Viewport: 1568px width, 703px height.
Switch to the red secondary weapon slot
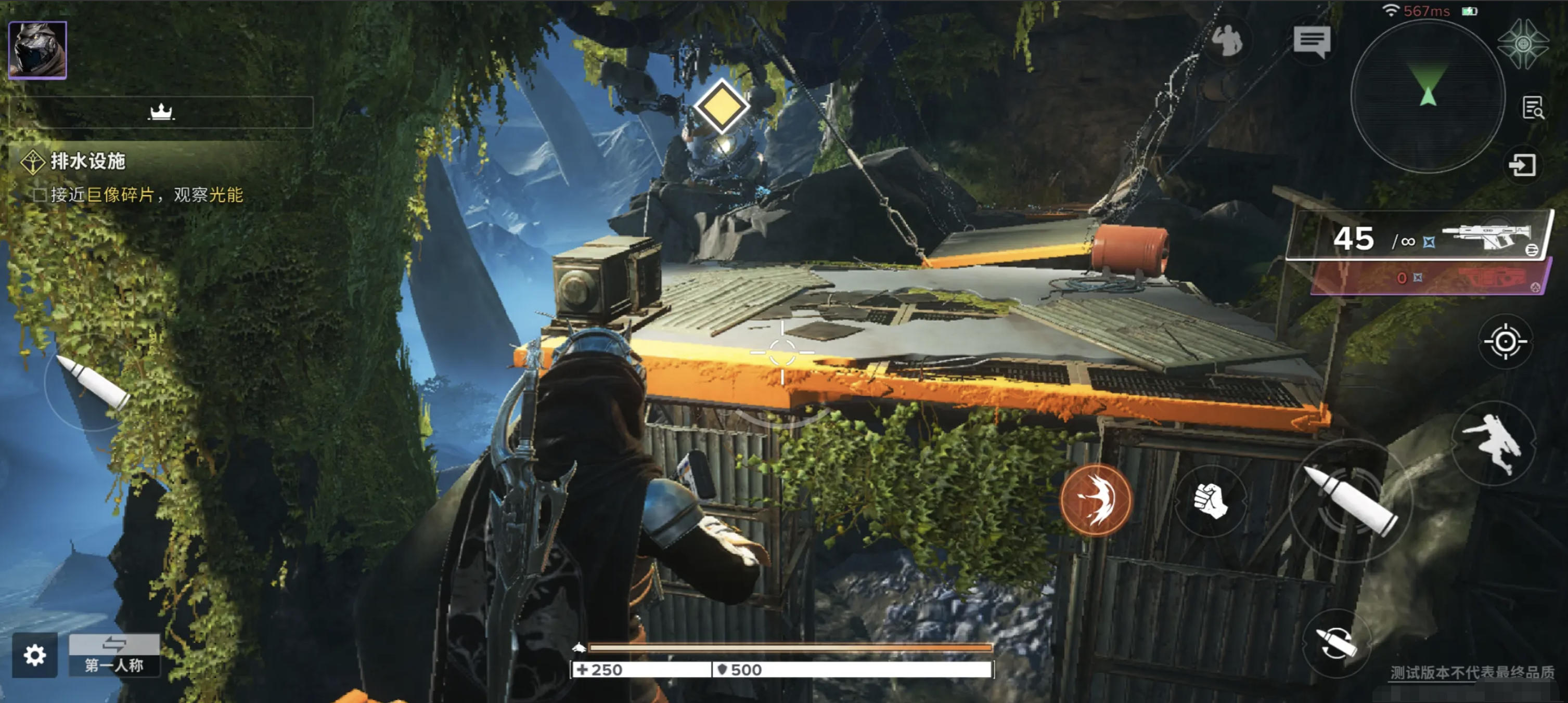coord(1431,278)
